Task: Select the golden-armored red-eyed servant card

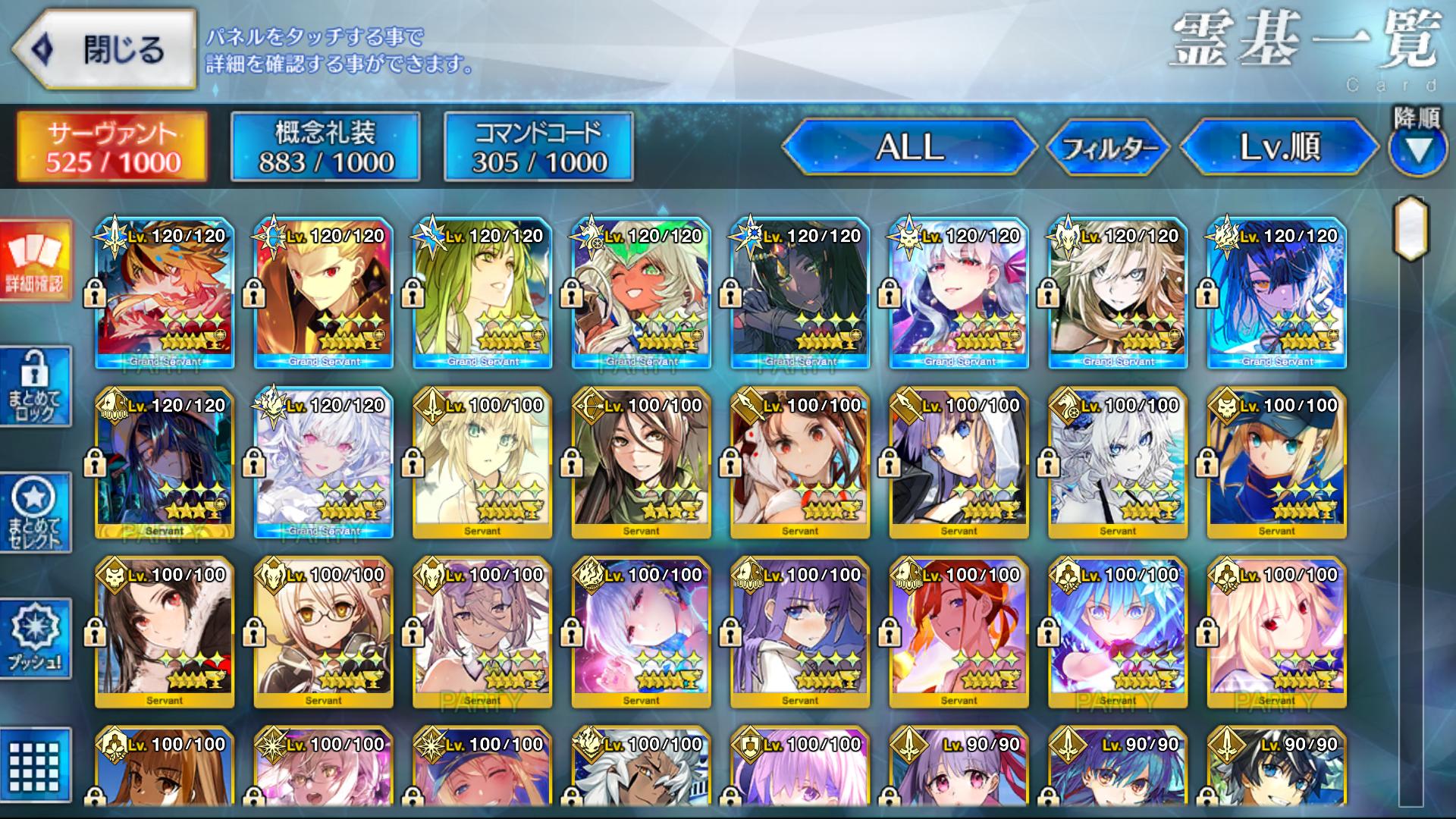Action: (x=324, y=293)
